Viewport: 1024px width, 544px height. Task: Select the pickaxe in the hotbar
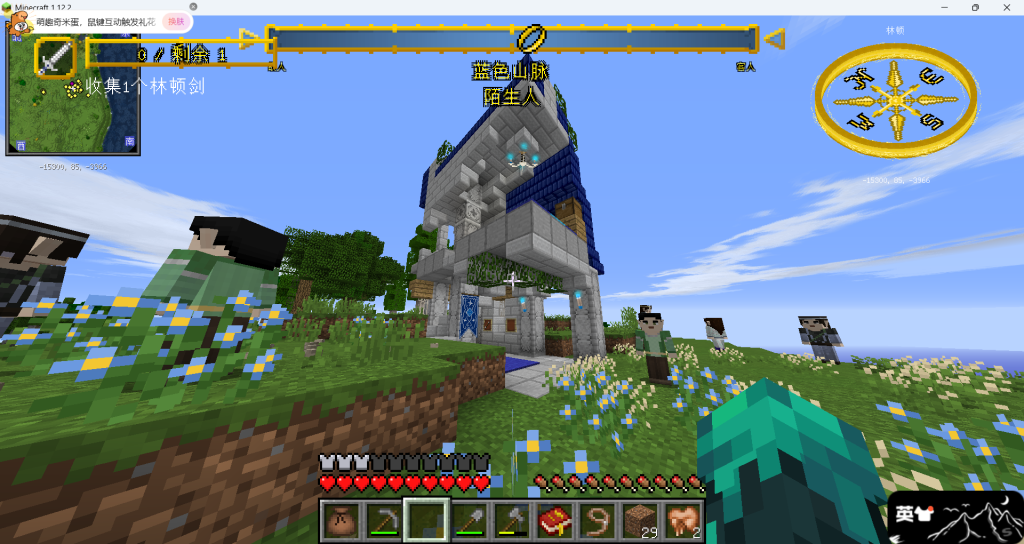pos(383,520)
